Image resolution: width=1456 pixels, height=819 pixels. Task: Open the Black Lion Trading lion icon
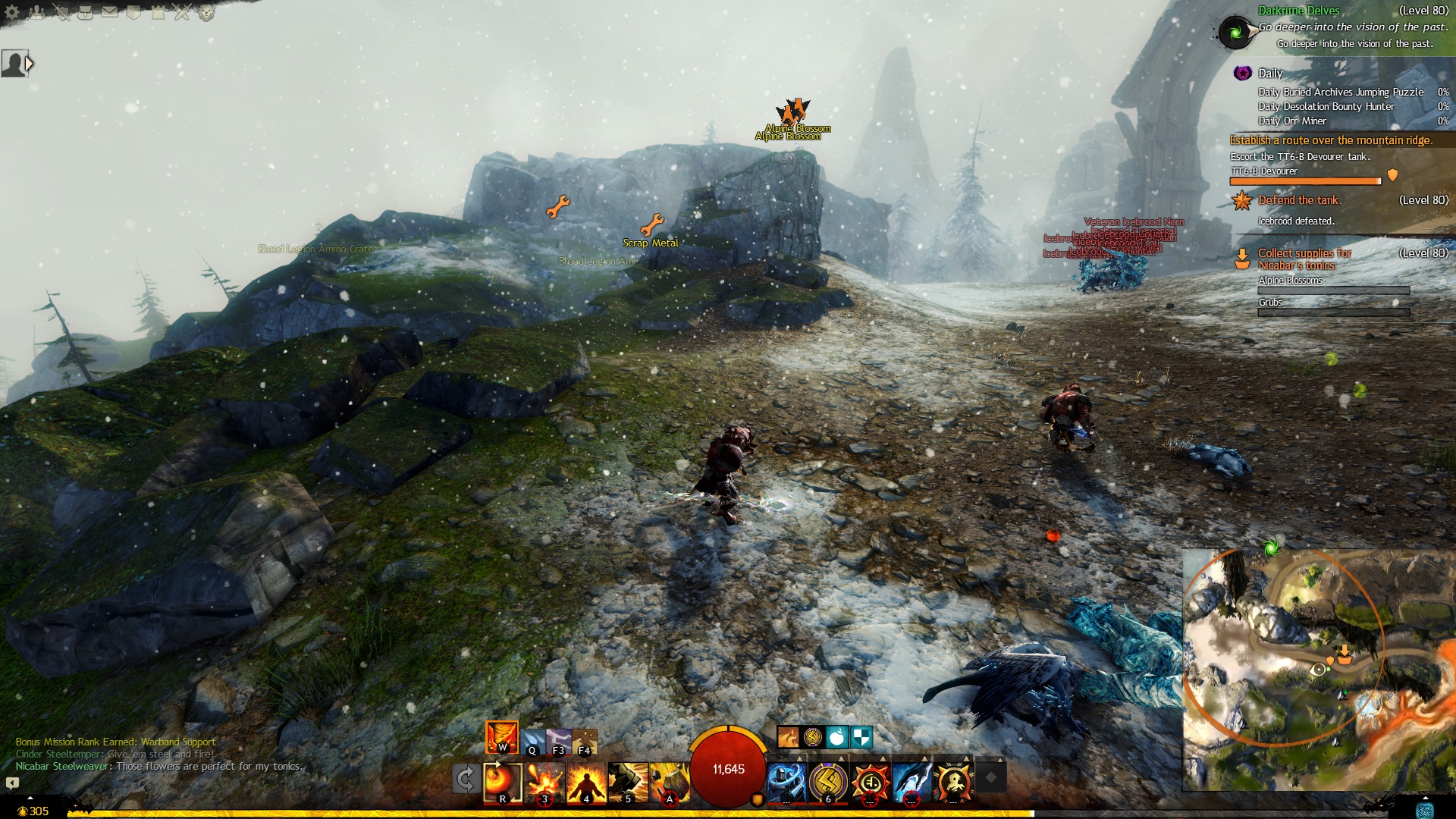[206, 12]
